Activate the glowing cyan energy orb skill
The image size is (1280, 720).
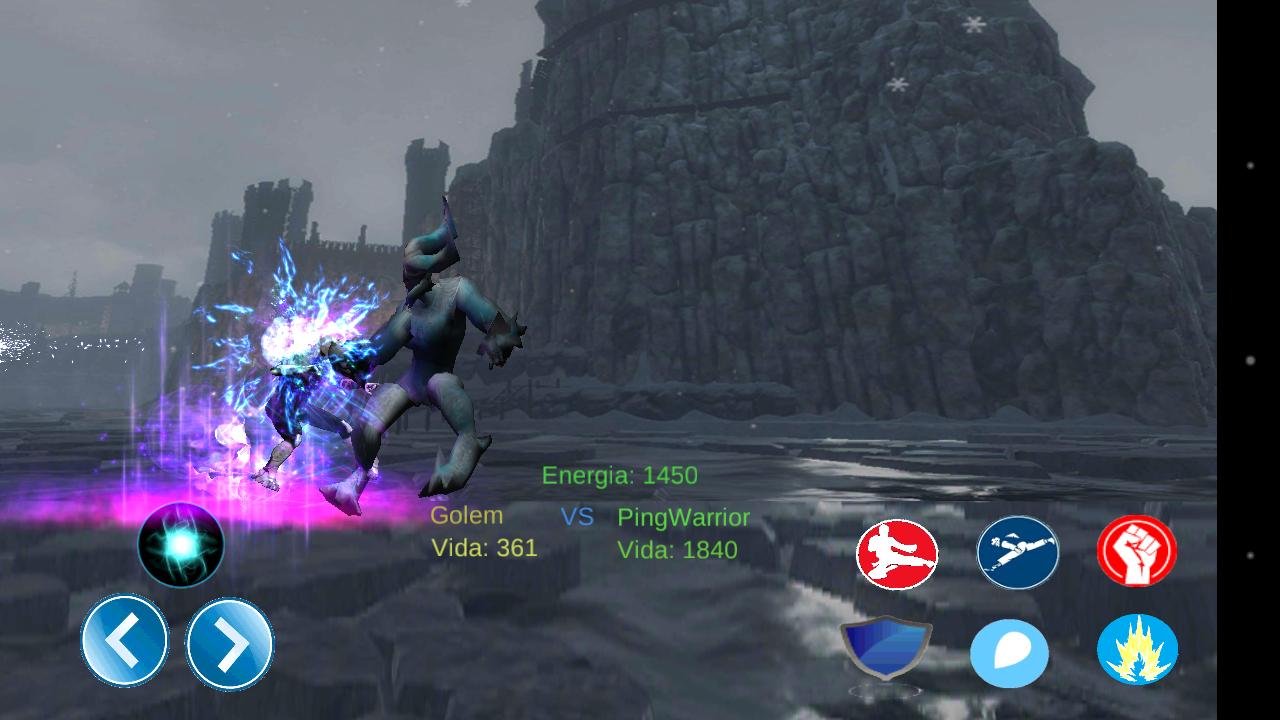click(x=181, y=544)
